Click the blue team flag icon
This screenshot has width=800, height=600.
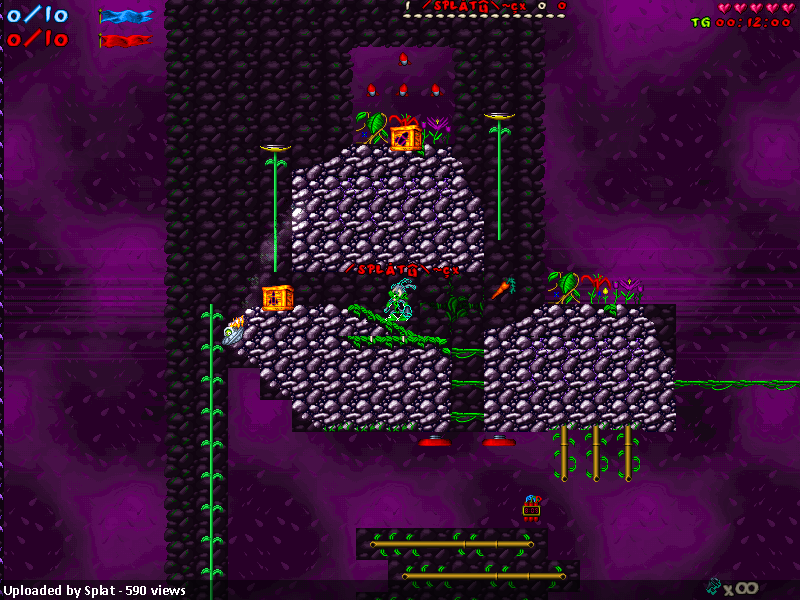(x=126, y=16)
